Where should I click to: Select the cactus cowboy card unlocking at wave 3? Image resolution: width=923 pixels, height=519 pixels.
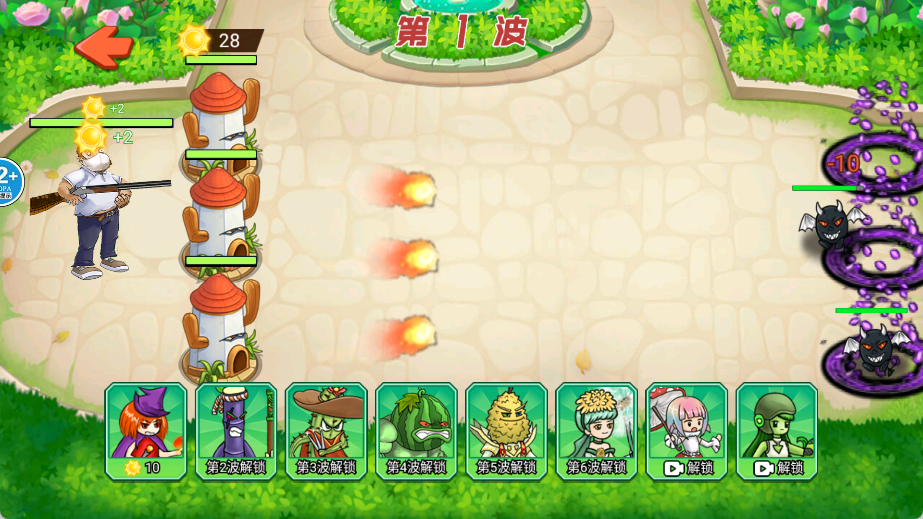point(326,430)
